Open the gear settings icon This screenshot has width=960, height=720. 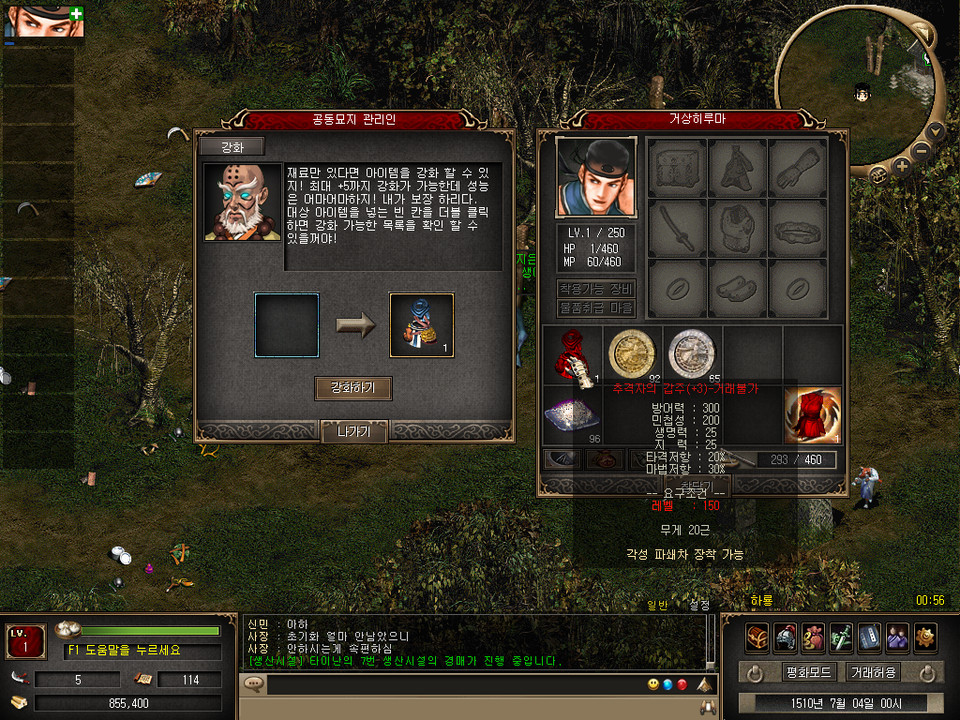point(925,635)
